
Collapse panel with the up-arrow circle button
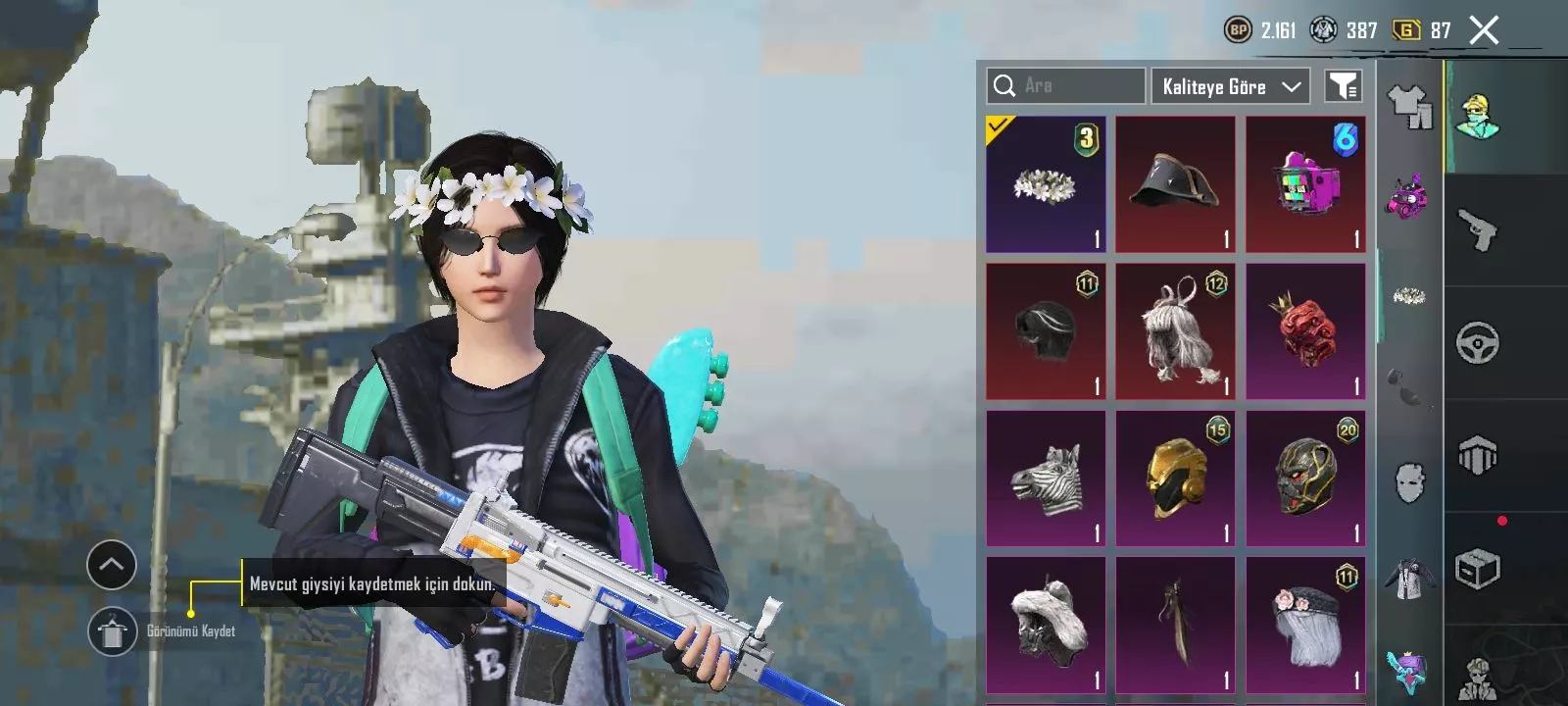[112, 565]
